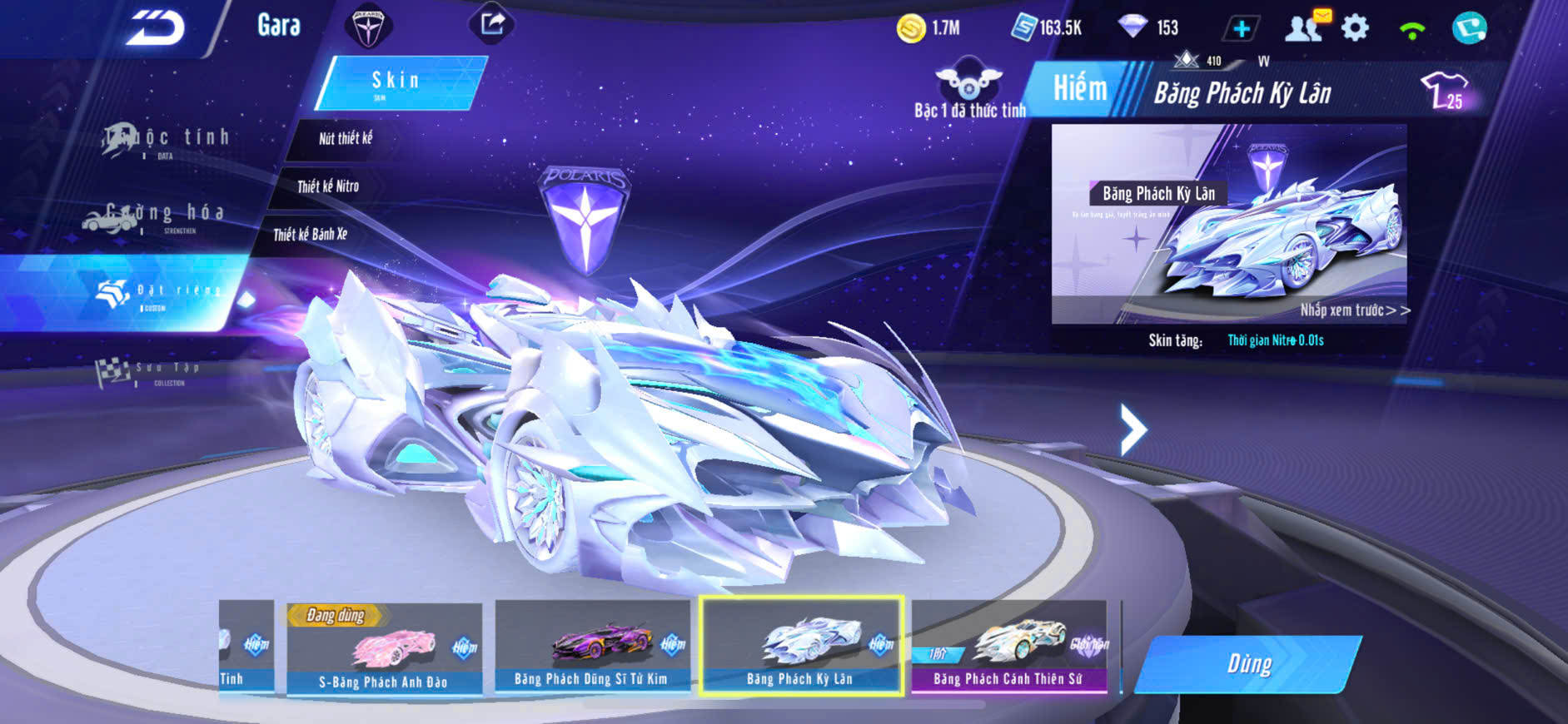This screenshot has height=724, width=1568.
Task: Select Nút thiết kế option
Action: click(x=345, y=139)
